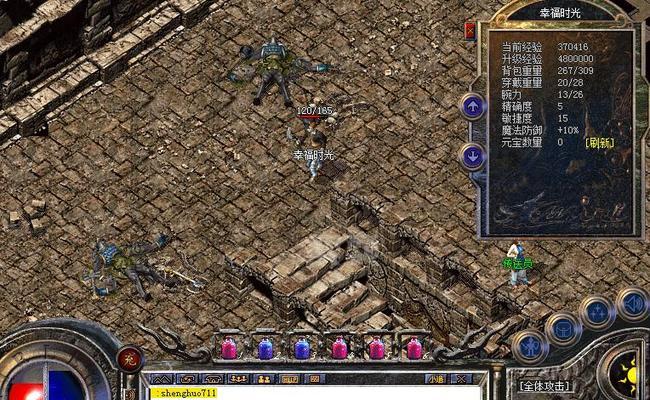The image size is (650, 400).
Task: Open the bag with the box icon
Action: pos(563,329)
